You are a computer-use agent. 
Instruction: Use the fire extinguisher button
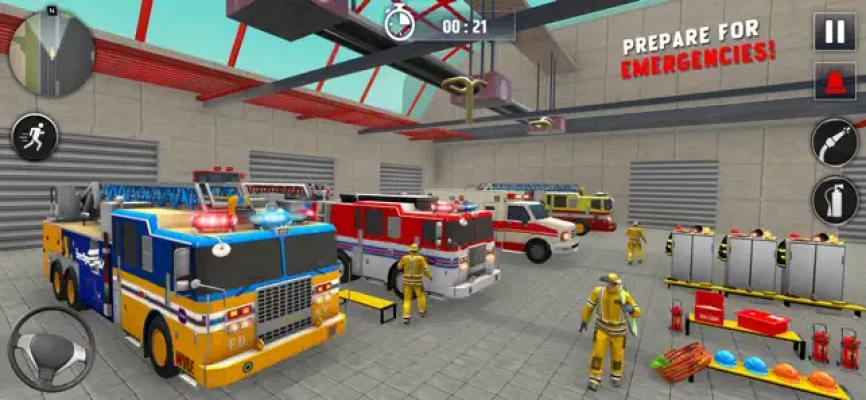(834, 200)
